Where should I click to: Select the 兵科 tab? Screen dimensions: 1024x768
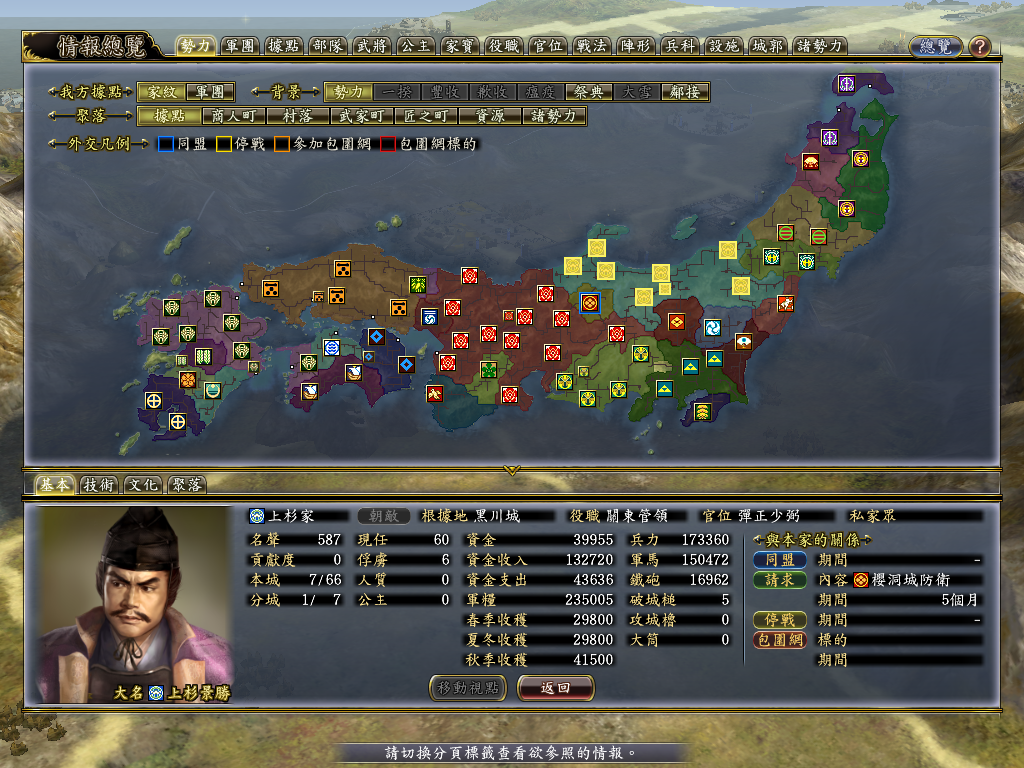[680, 46]
